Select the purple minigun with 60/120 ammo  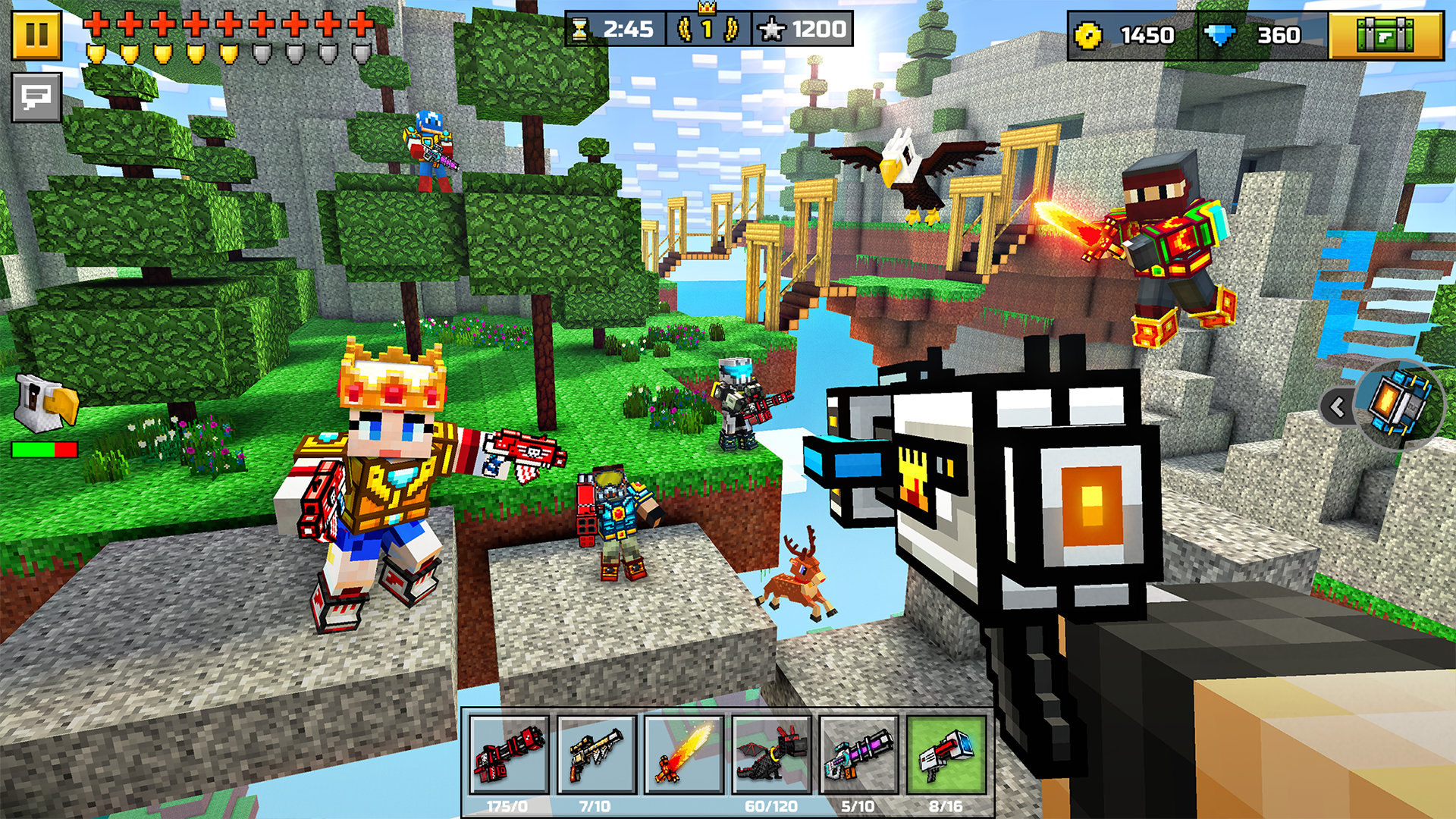(x=857, y=755)
